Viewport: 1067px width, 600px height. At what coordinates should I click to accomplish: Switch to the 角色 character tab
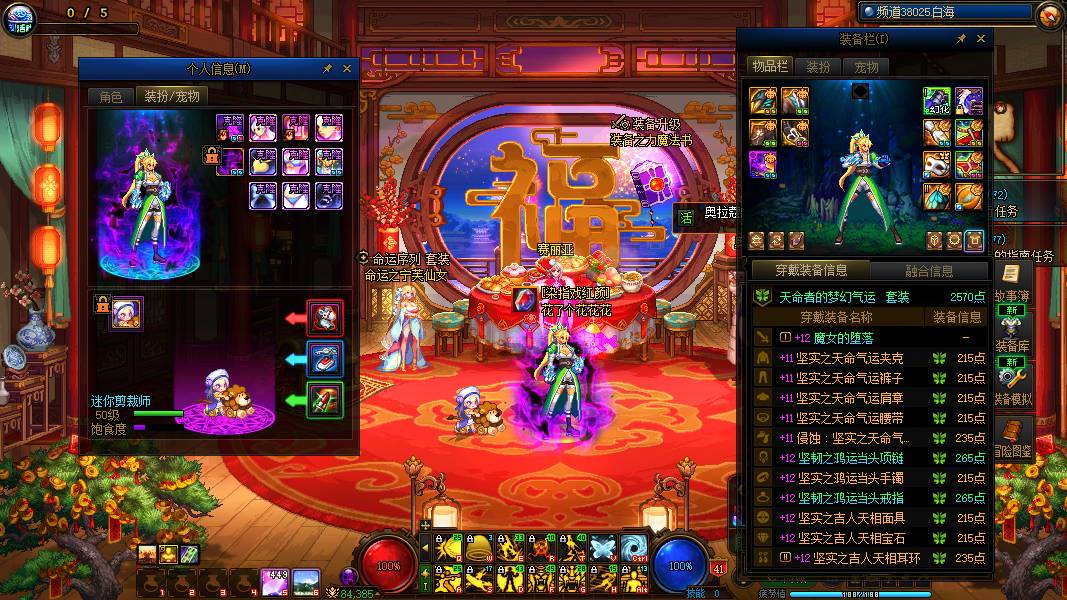pyautogui.click(x=110, y=96)
